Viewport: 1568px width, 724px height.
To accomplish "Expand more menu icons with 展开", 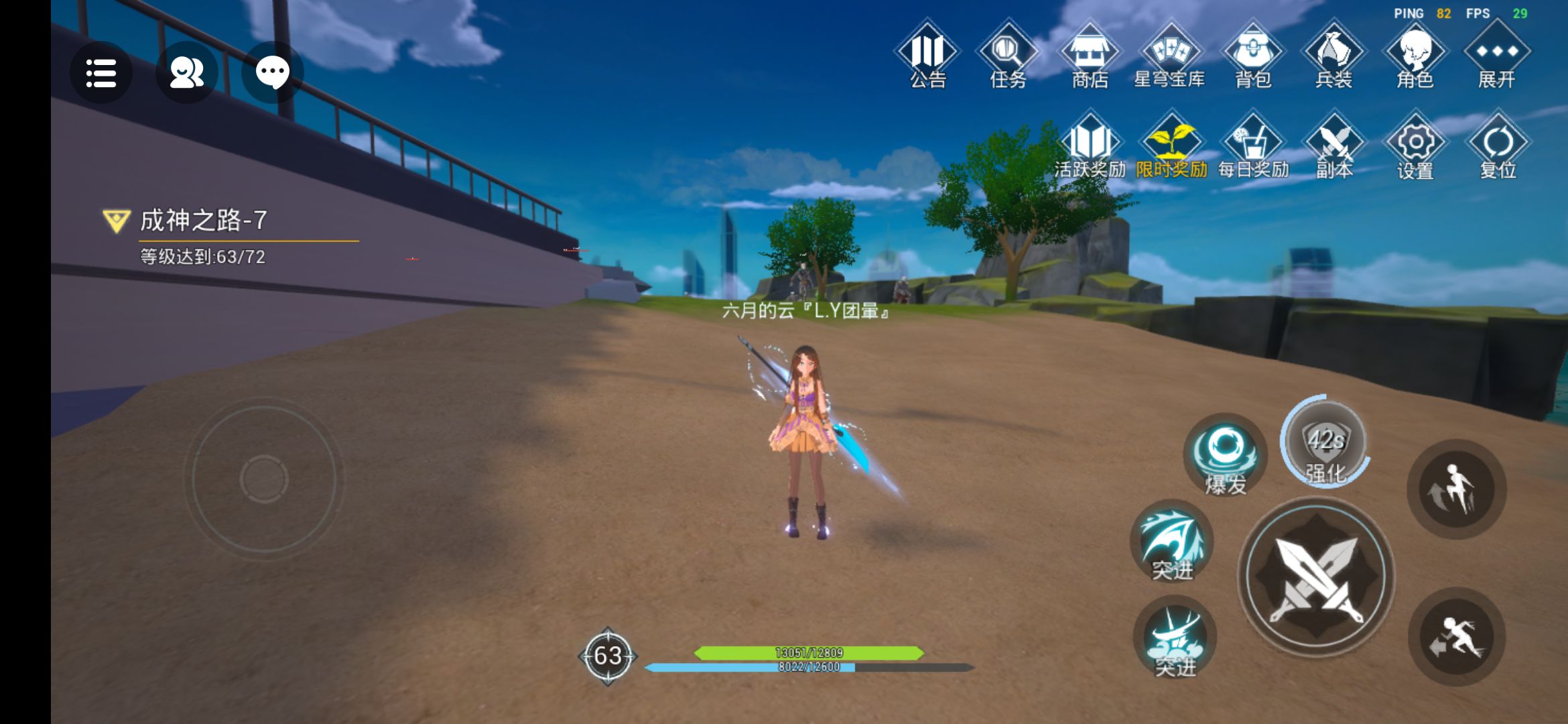I will pos(1497,56).
